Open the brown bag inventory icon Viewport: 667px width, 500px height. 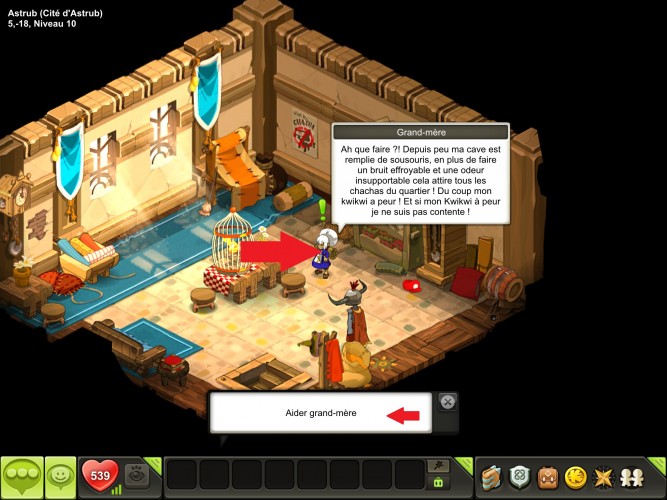point(547,477)
